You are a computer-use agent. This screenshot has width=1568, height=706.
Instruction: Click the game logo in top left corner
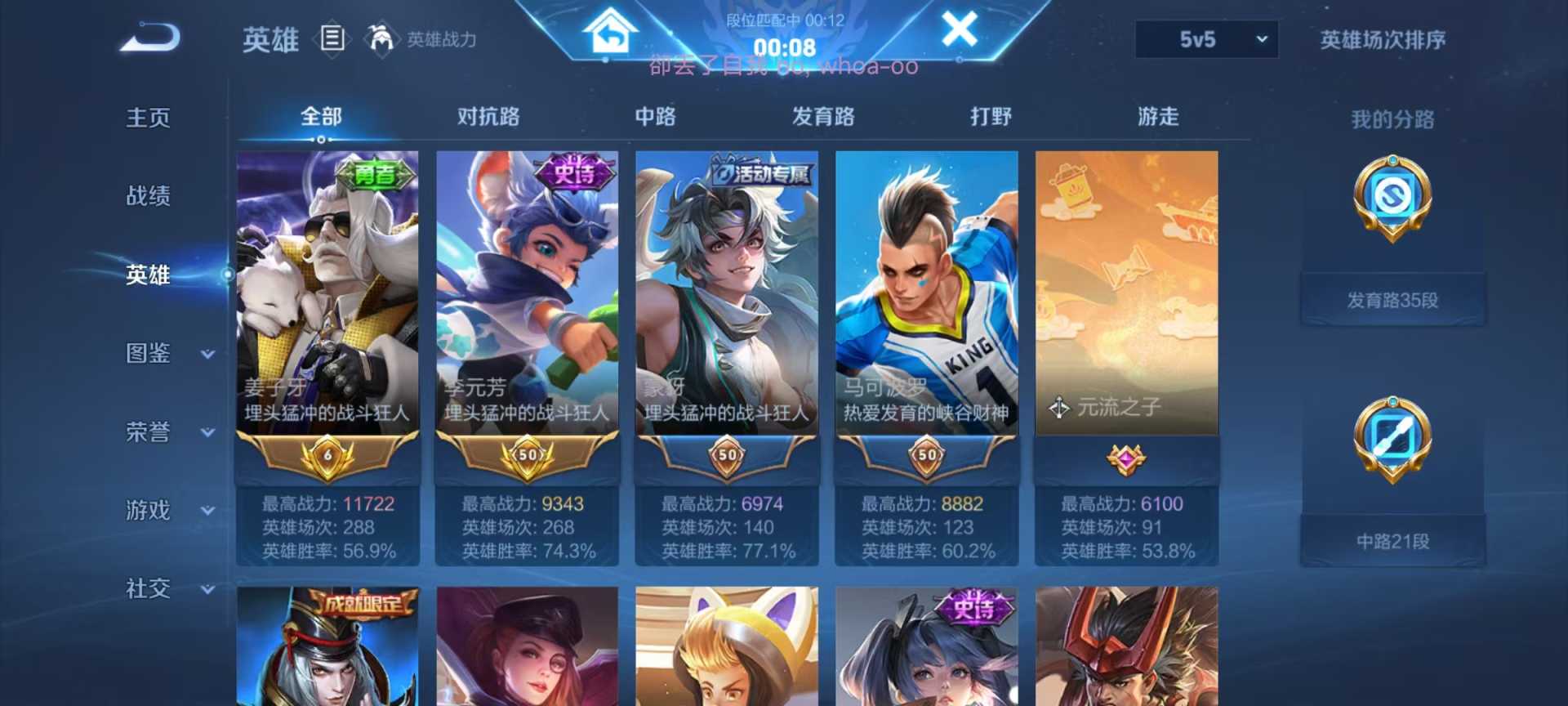[151, 37]
